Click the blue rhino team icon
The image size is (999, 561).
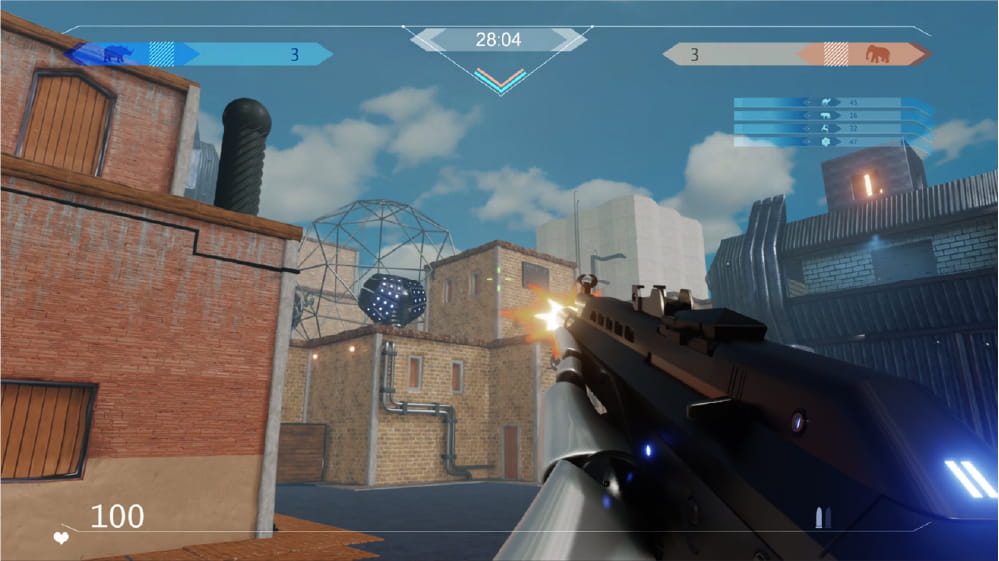pos(116,54)
